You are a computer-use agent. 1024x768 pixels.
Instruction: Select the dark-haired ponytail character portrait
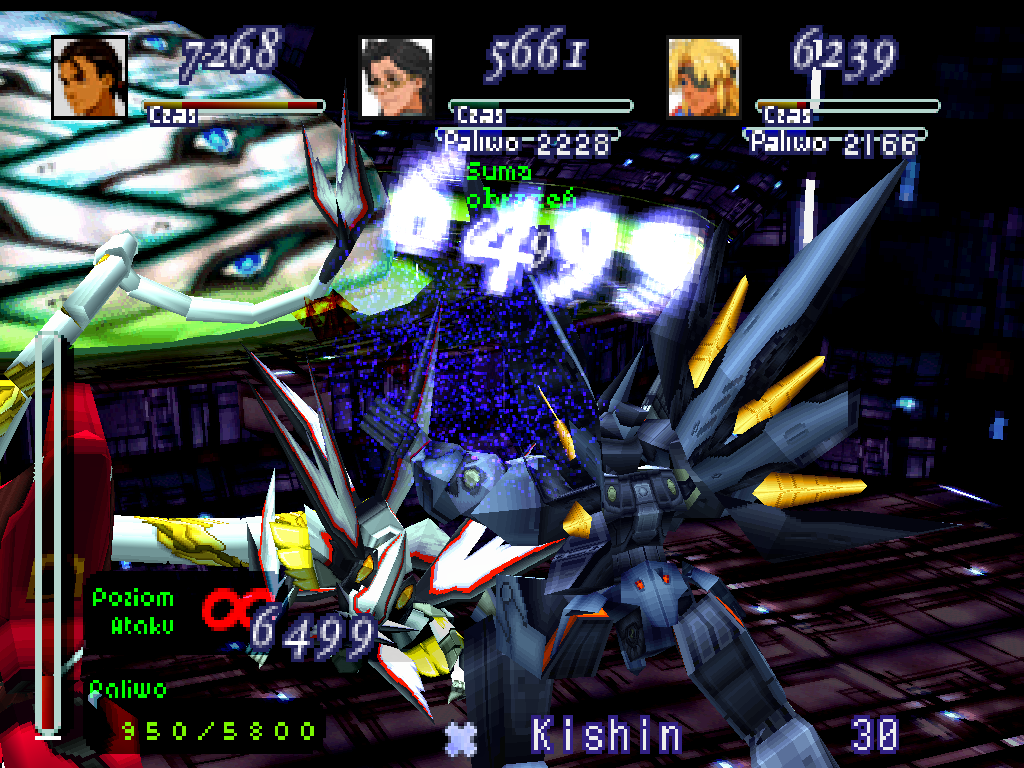(90, 77)
